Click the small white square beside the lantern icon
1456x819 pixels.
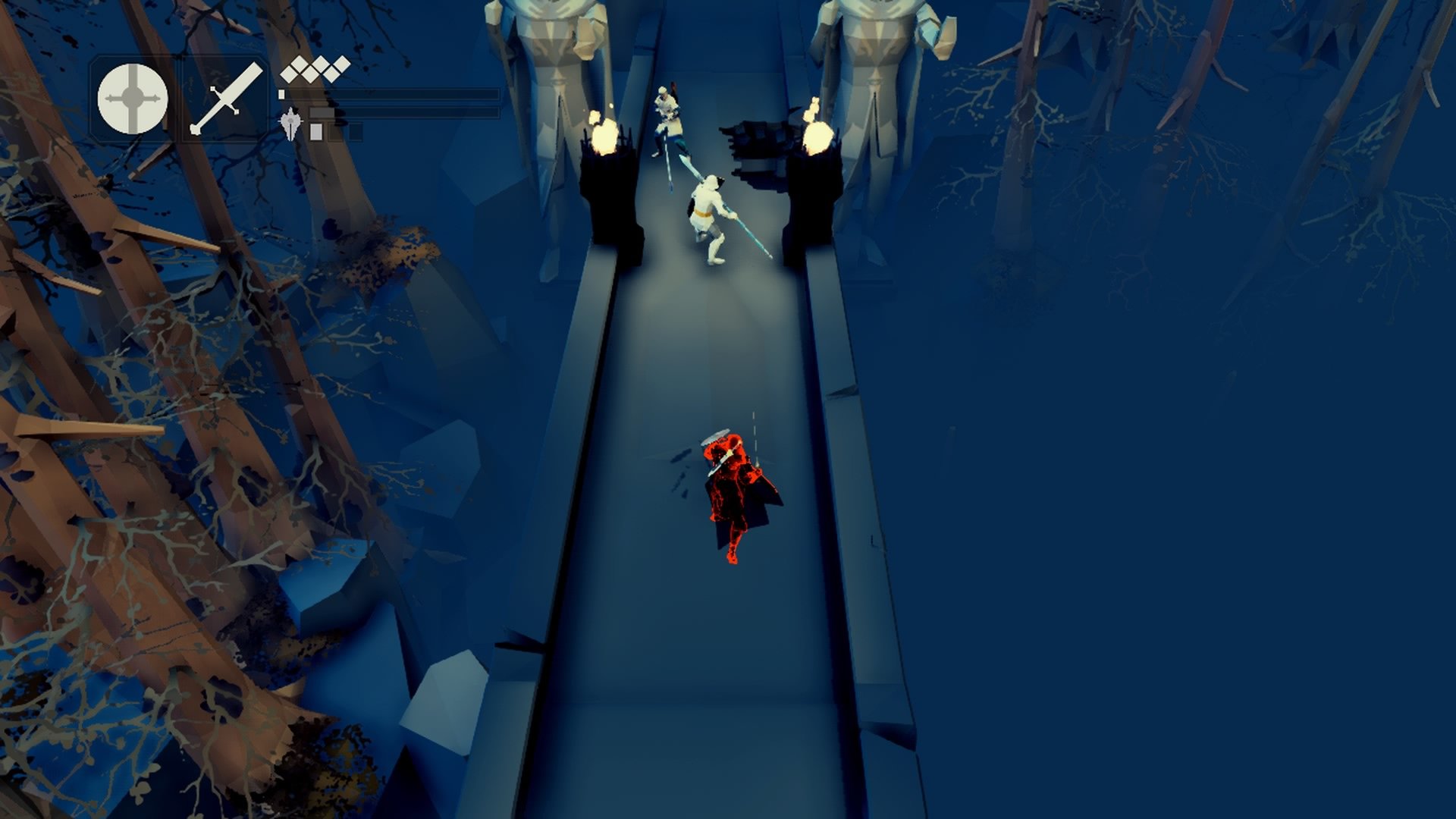315,133
